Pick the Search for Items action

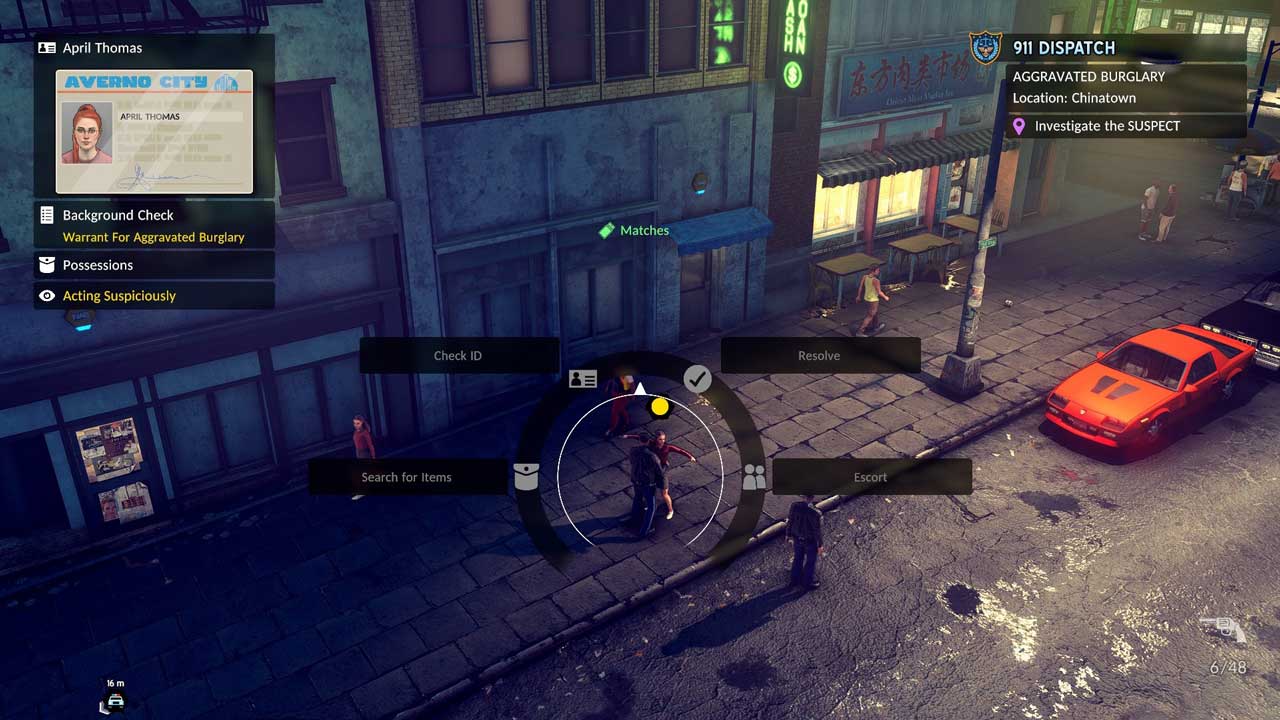click(x=407, y=477)
